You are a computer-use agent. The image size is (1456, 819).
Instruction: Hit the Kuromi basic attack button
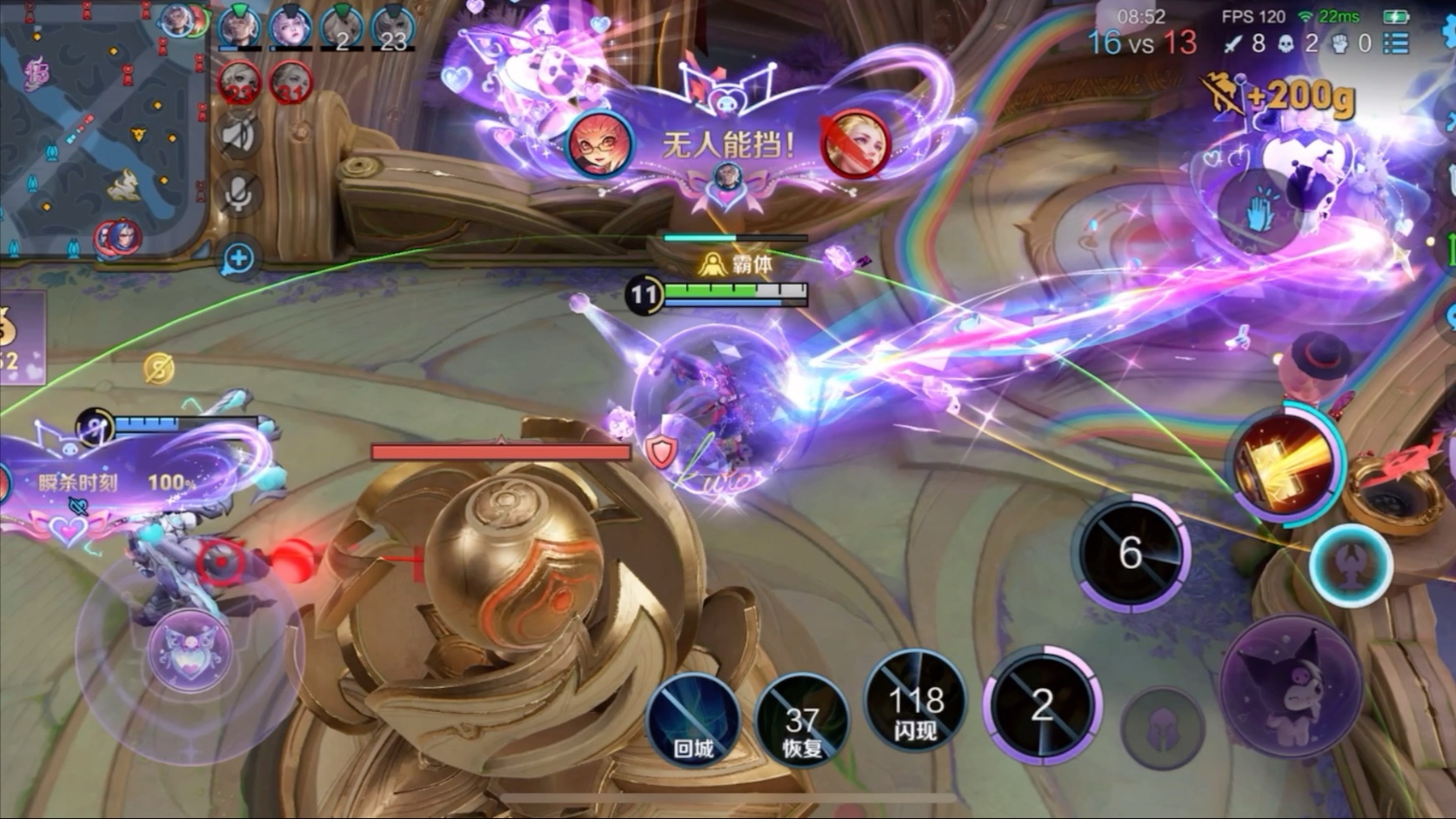[1290, 685]
